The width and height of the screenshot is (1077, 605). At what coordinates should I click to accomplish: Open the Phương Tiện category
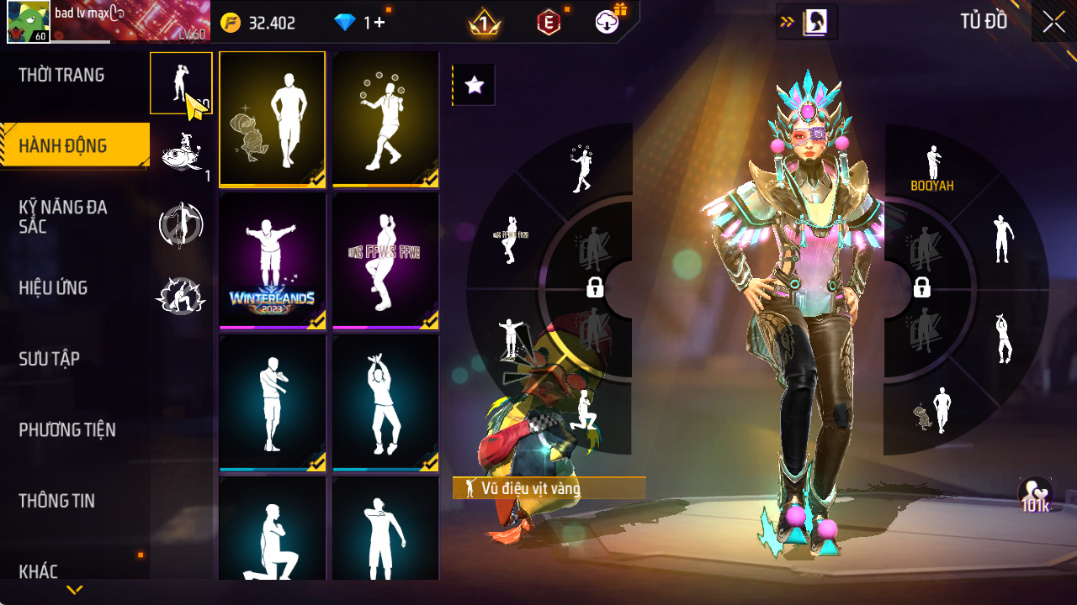point(67,430)
